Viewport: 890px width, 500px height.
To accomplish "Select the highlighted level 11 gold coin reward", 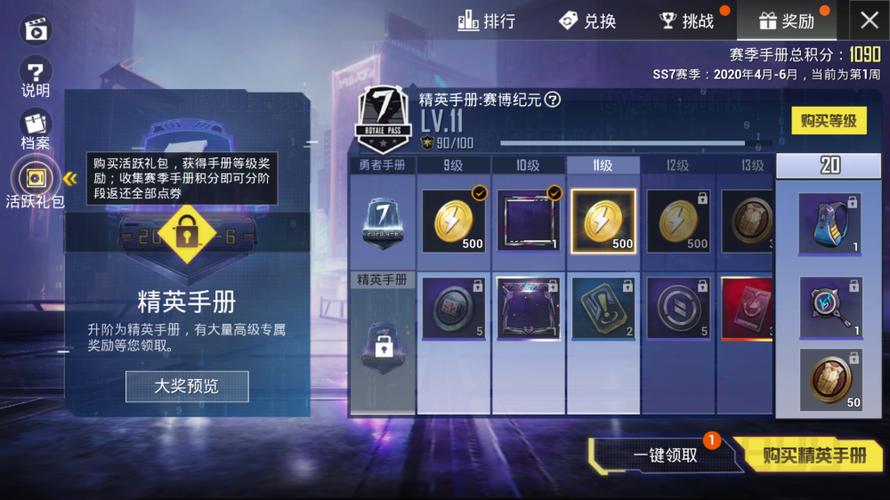I will 603,221.
